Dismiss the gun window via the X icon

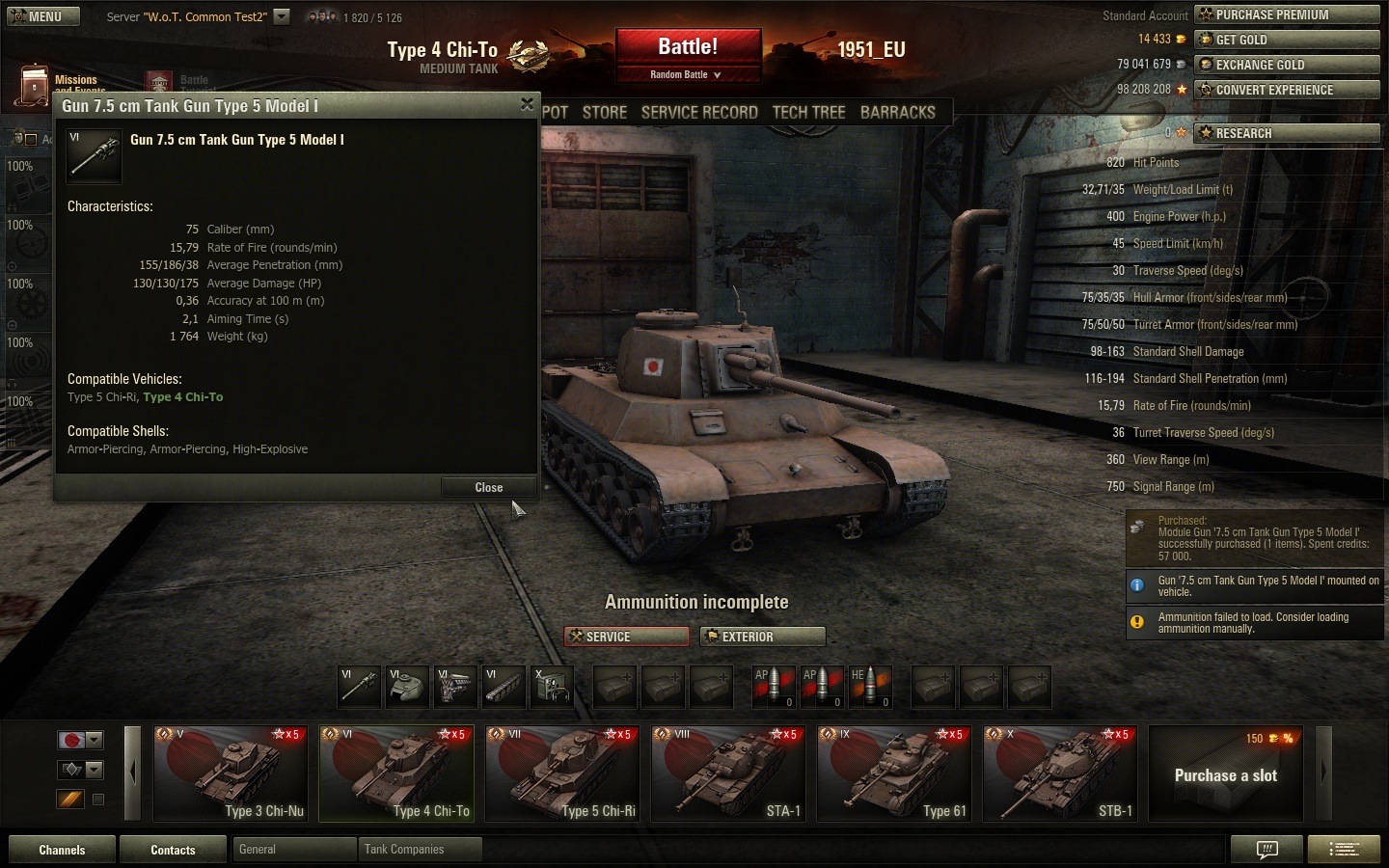(527, 103)
